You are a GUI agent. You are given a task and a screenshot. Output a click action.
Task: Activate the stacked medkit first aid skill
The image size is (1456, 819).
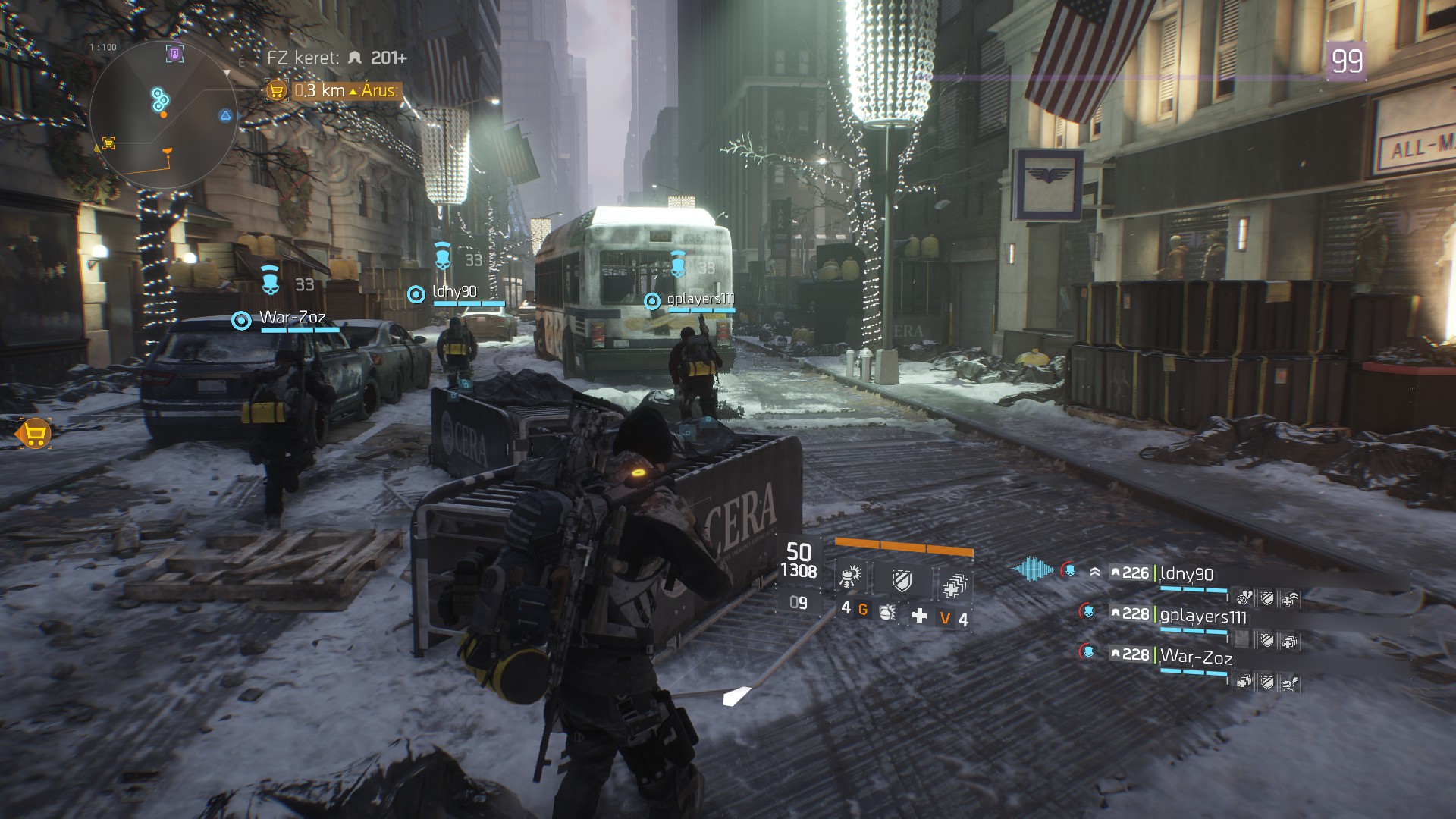pos(954,584)
